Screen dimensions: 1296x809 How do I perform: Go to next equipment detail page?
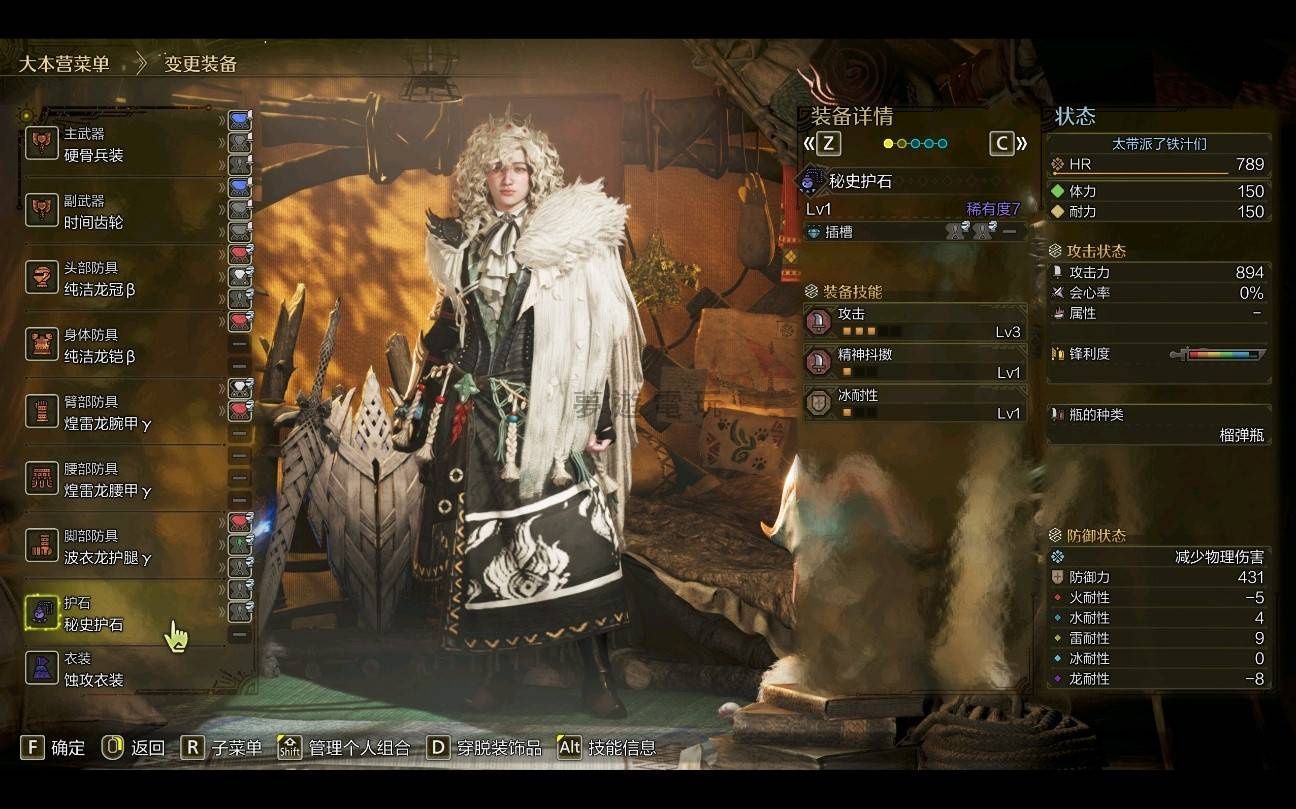coord(1008,143)
